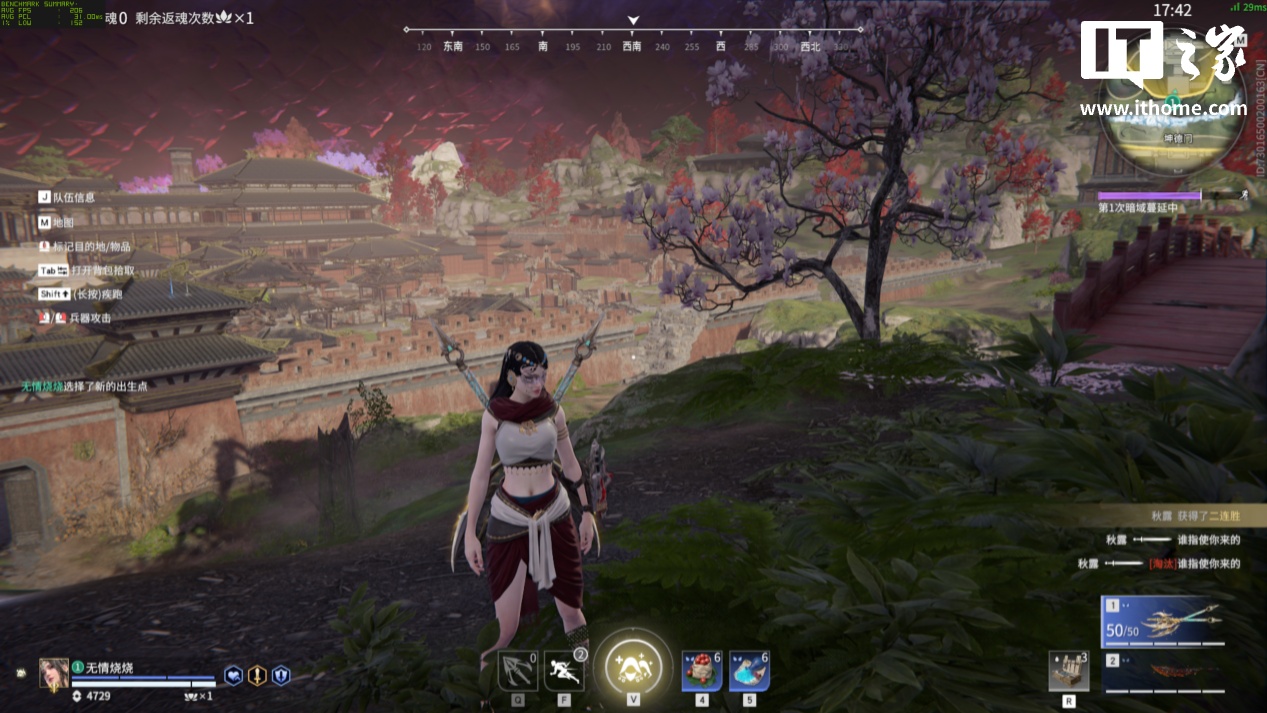The height and width of the screenshot is (713, 1267).
Task: Trigger the glowing golden ultimate ability
Action: coord(632,664)
